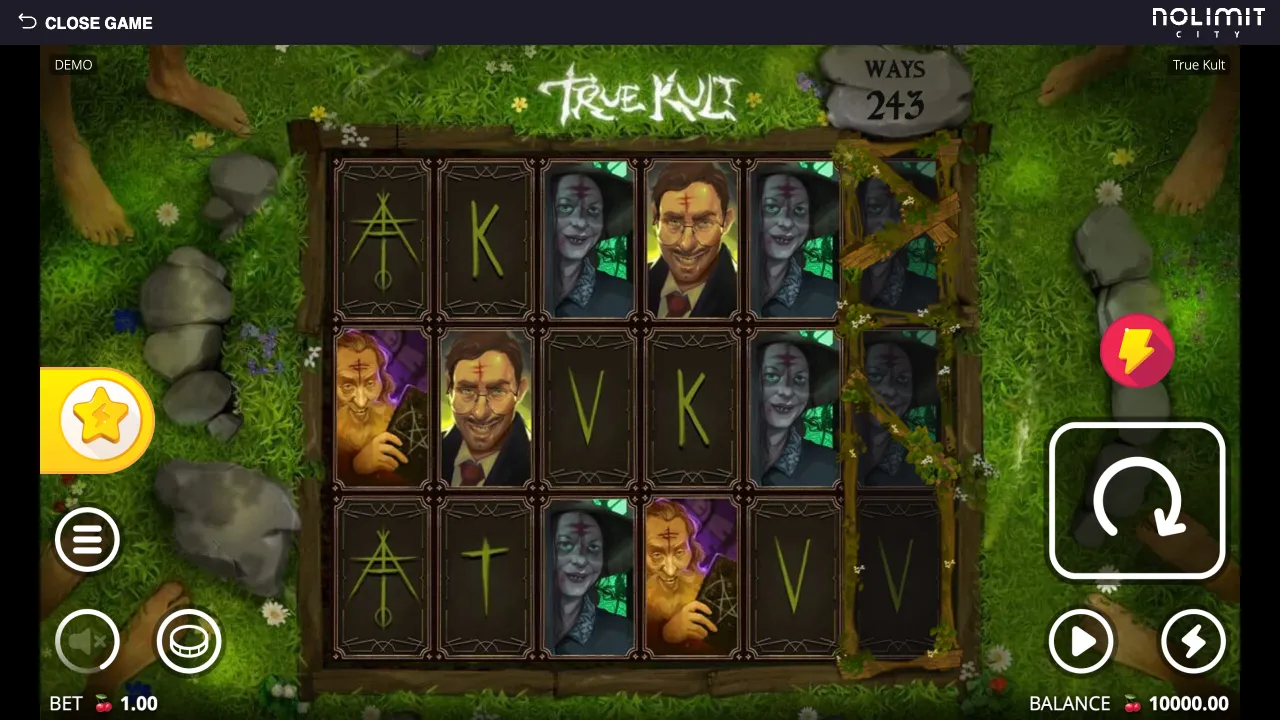Open the game menu
The width and height of the screenshot is (1280, 720).
tap(87, 539)
